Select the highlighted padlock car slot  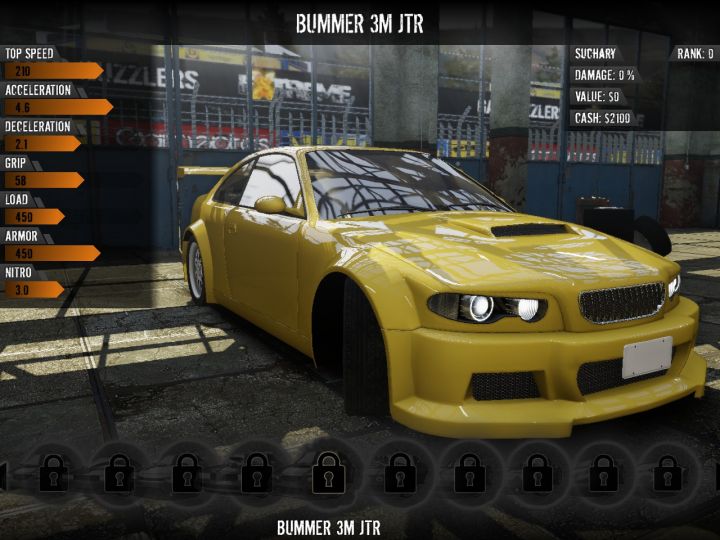click(329, 470)
